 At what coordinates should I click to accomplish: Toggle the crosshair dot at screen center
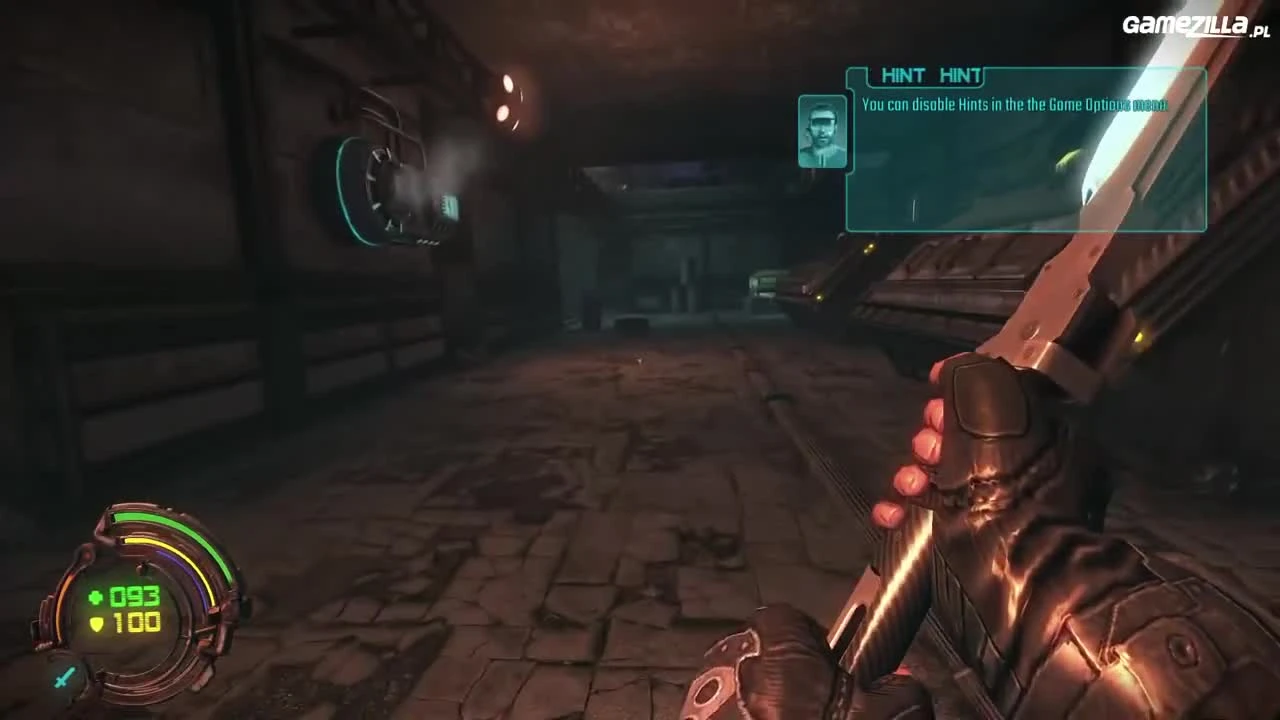tap(640, 360)
